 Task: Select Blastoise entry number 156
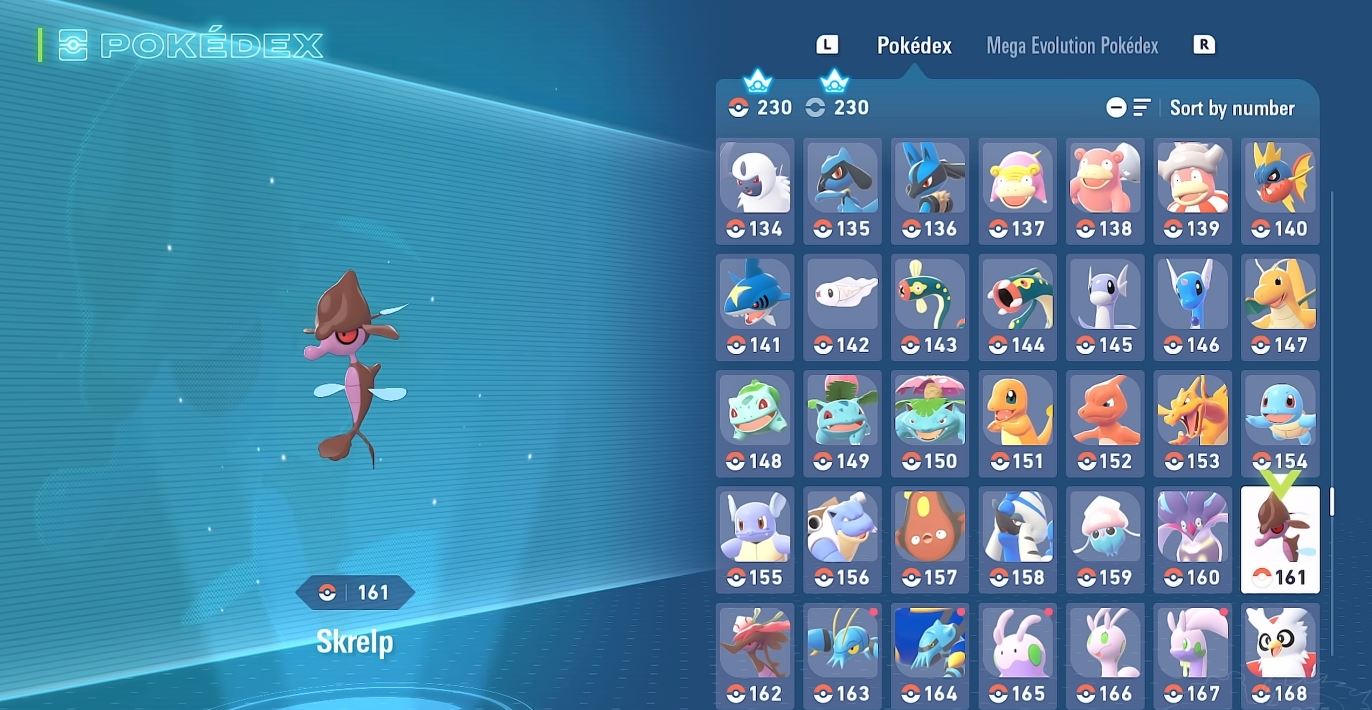pos(842,539)
